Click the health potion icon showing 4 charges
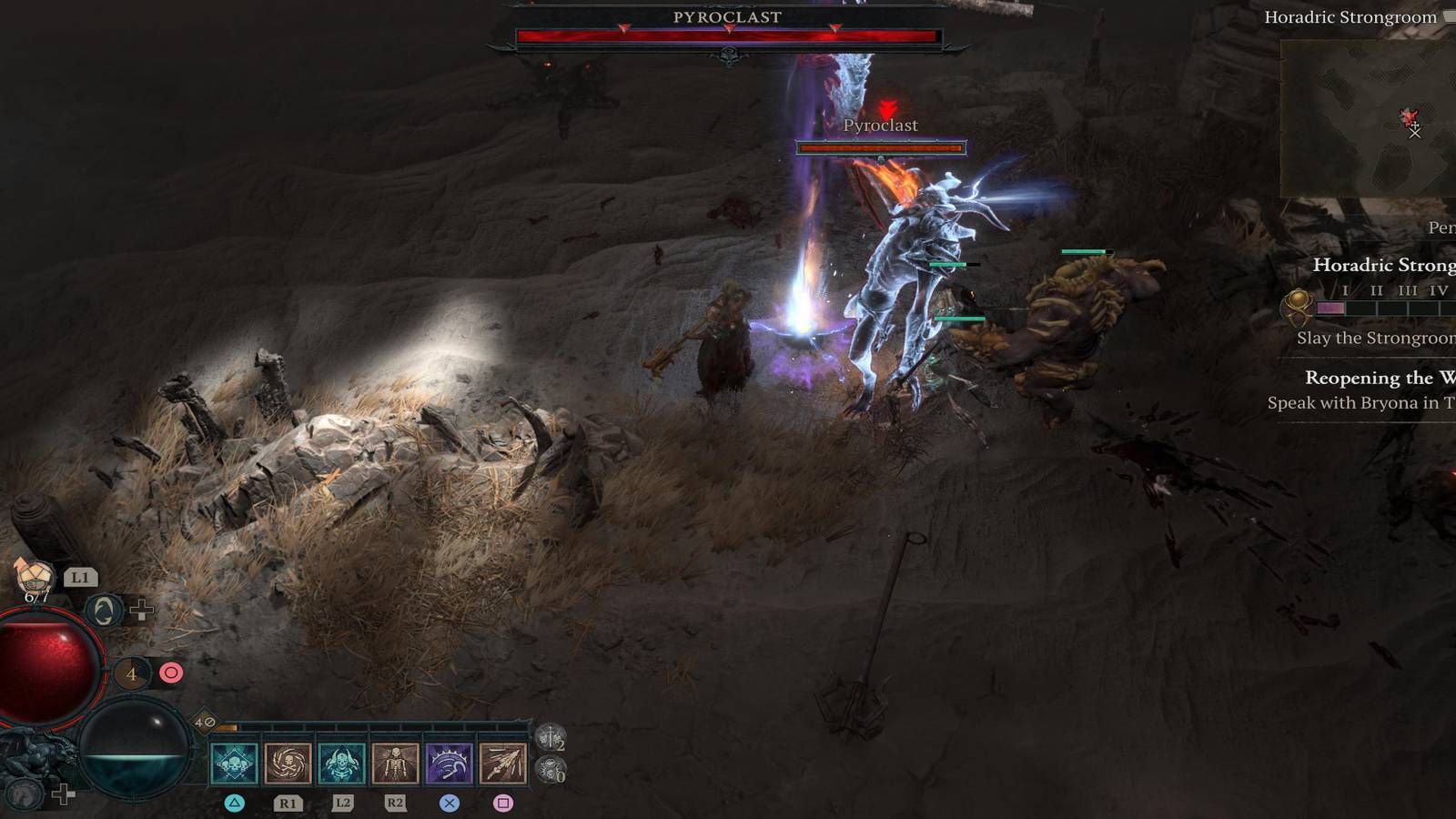Viewport: 1456px width, 819px height. pos(132,673)
